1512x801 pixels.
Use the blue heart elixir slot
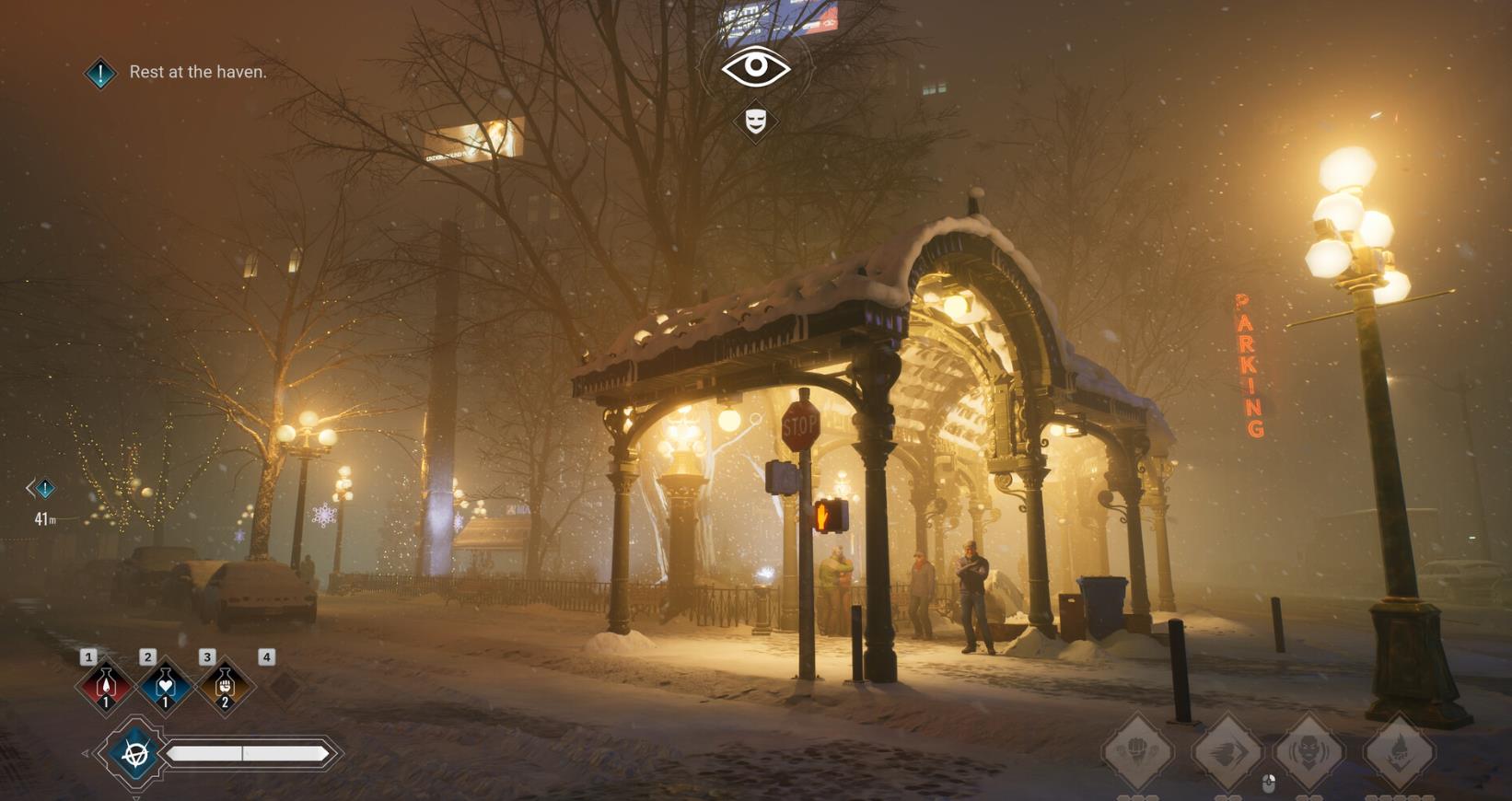[165, 686]
